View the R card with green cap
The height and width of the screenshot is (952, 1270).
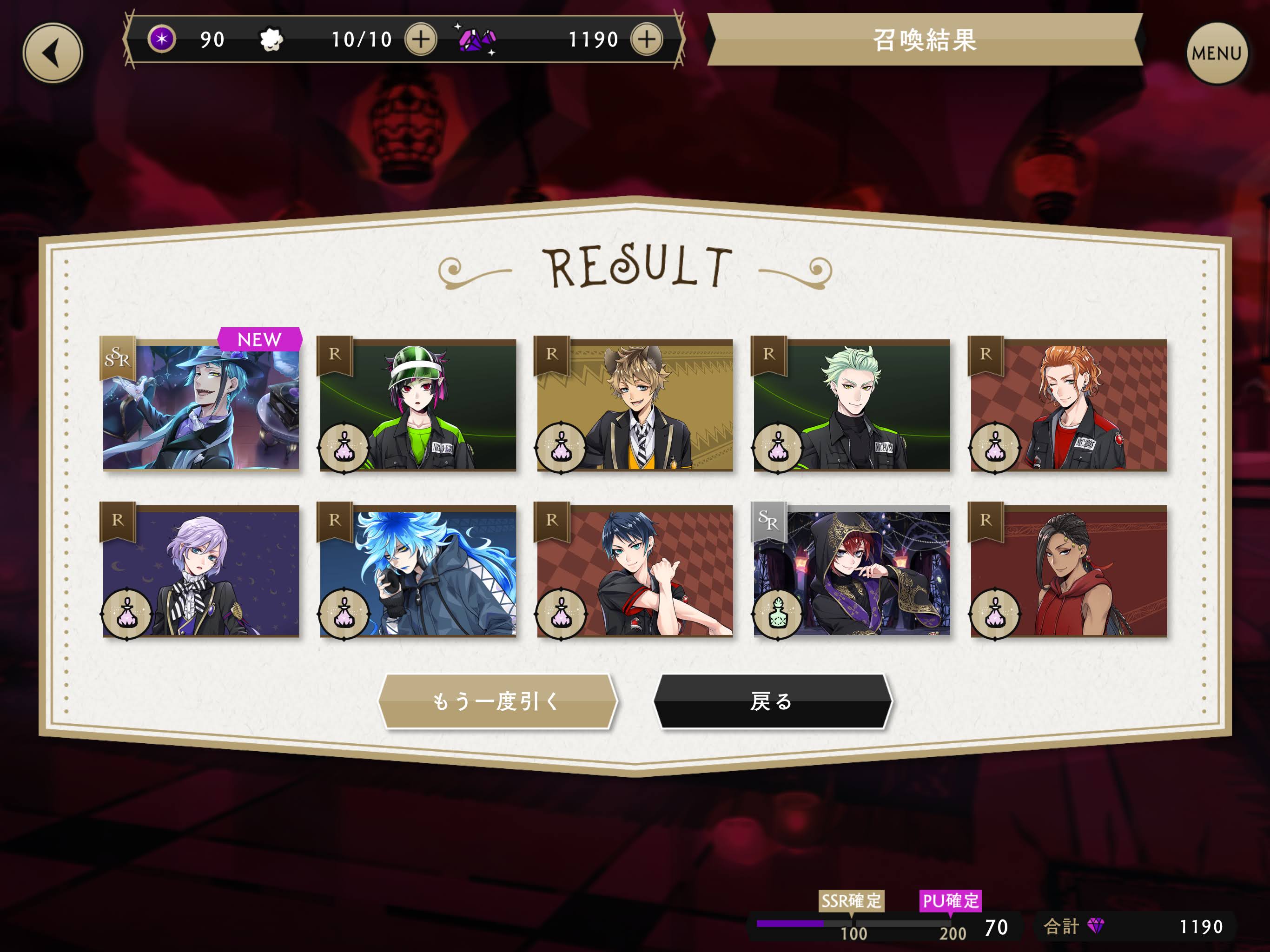pos(418,405)
